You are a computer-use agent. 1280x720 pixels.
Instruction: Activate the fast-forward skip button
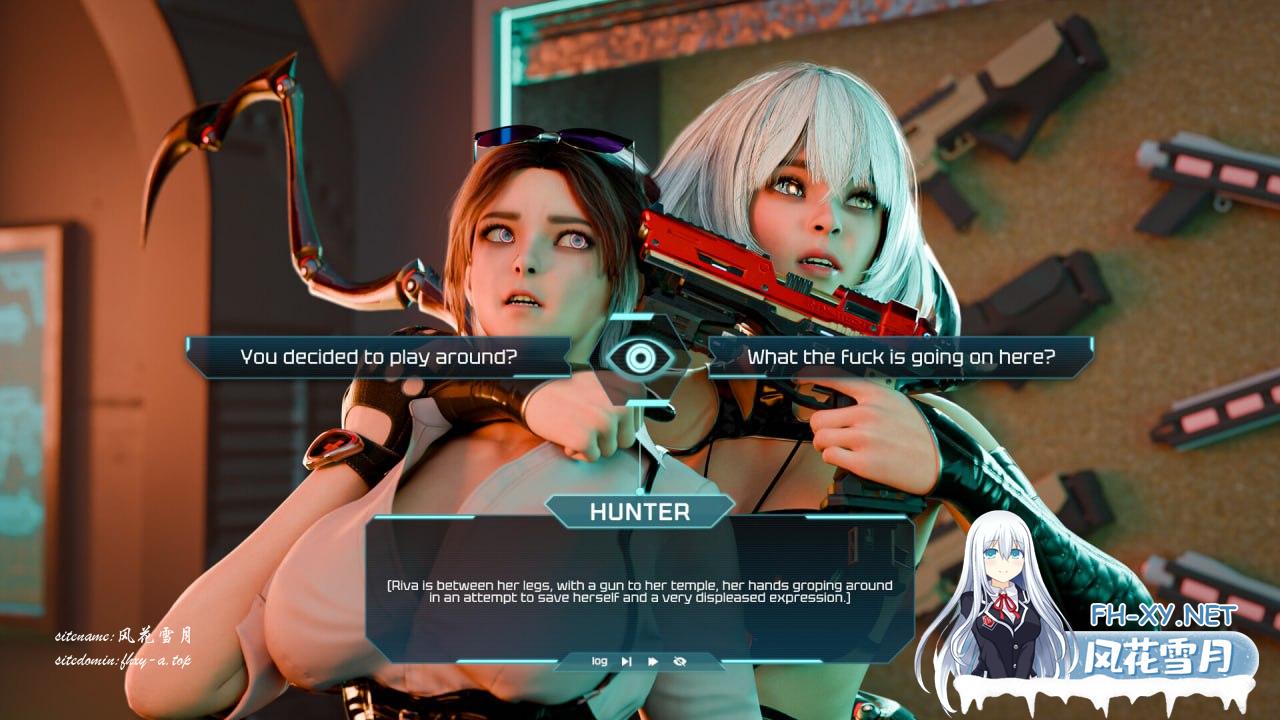[x=653, y=661]
